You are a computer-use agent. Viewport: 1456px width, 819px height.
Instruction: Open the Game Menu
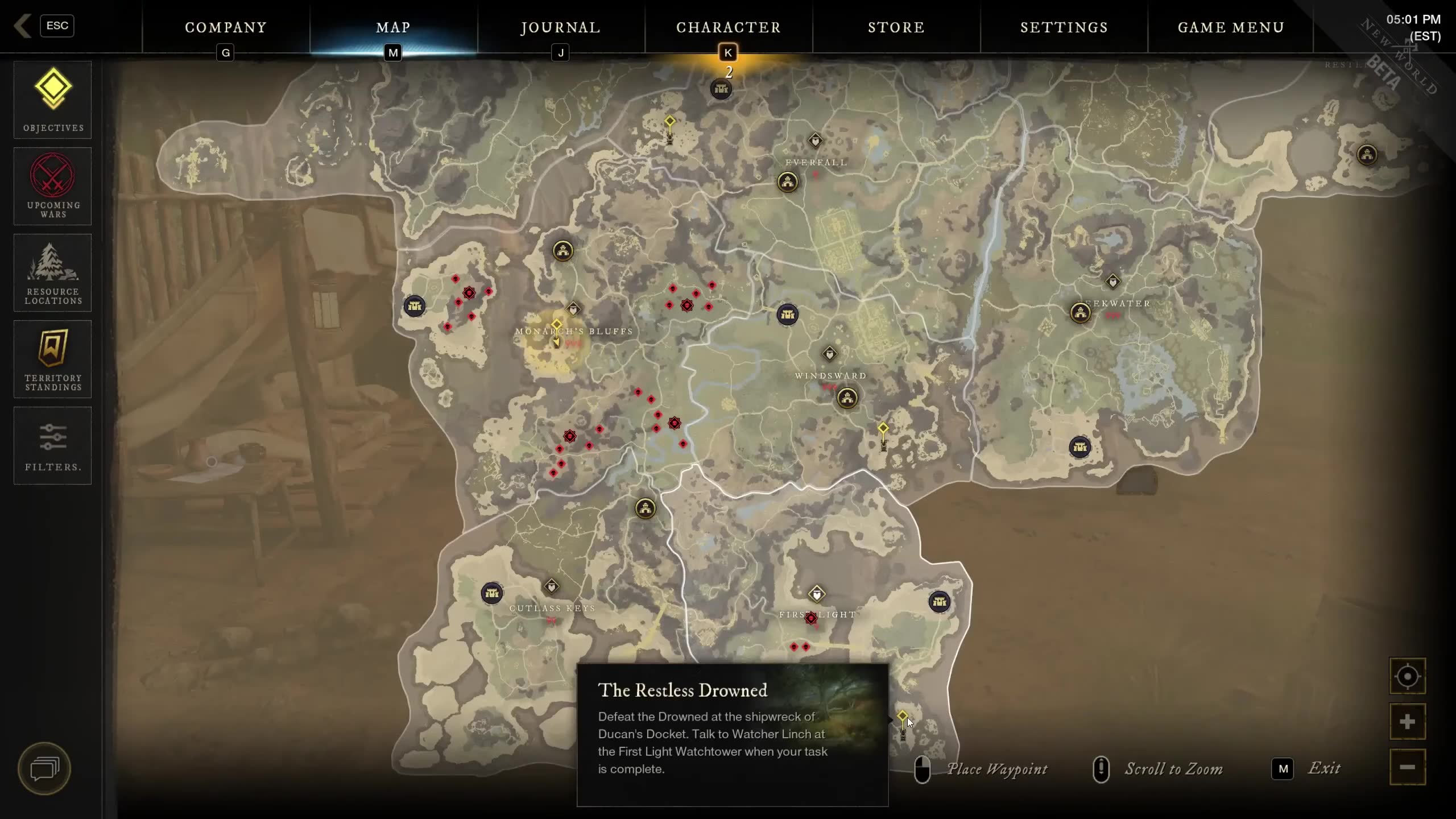(1231, 27)
